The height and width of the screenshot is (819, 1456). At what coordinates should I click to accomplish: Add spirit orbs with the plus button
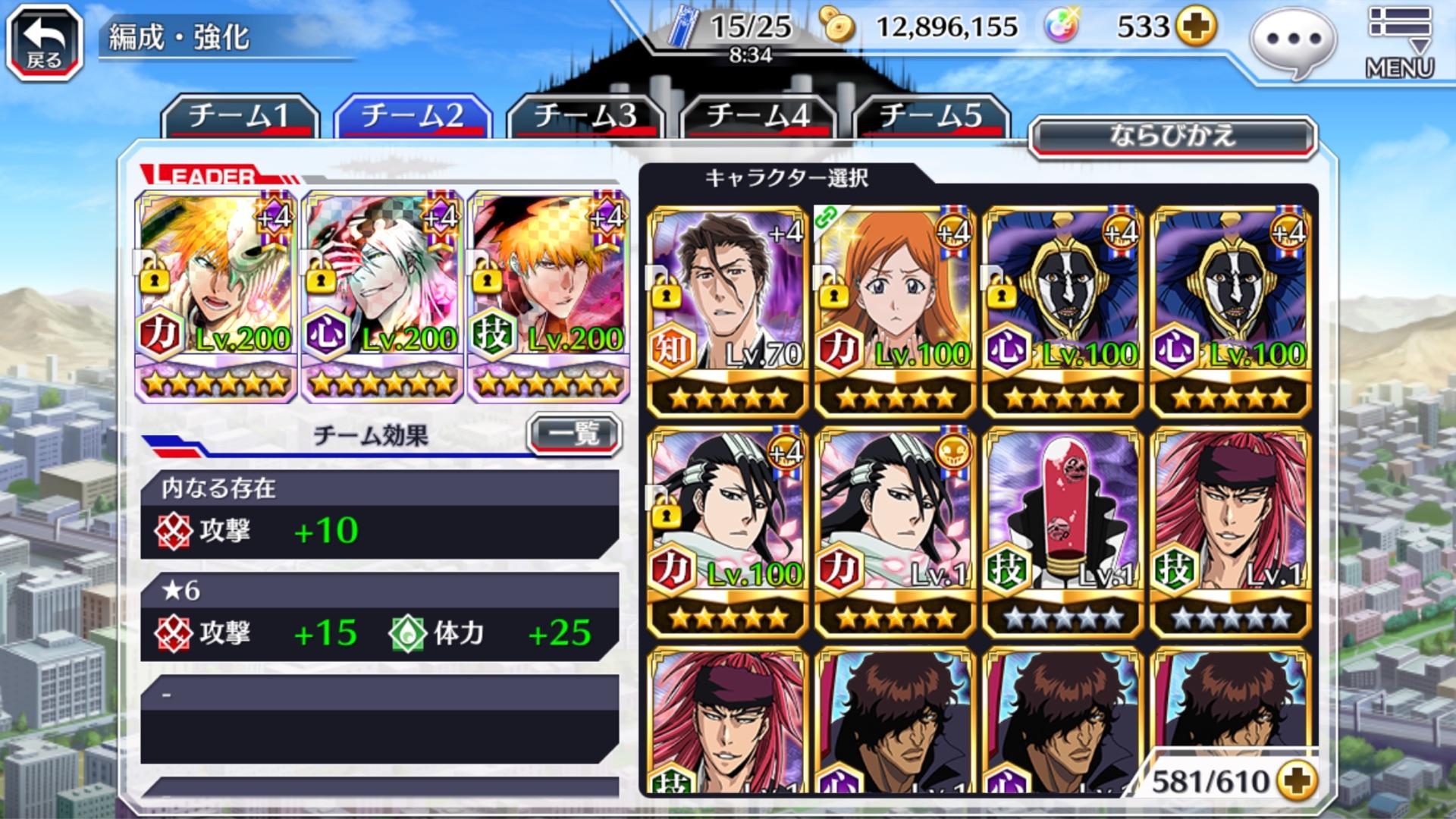click(1195, 27)
